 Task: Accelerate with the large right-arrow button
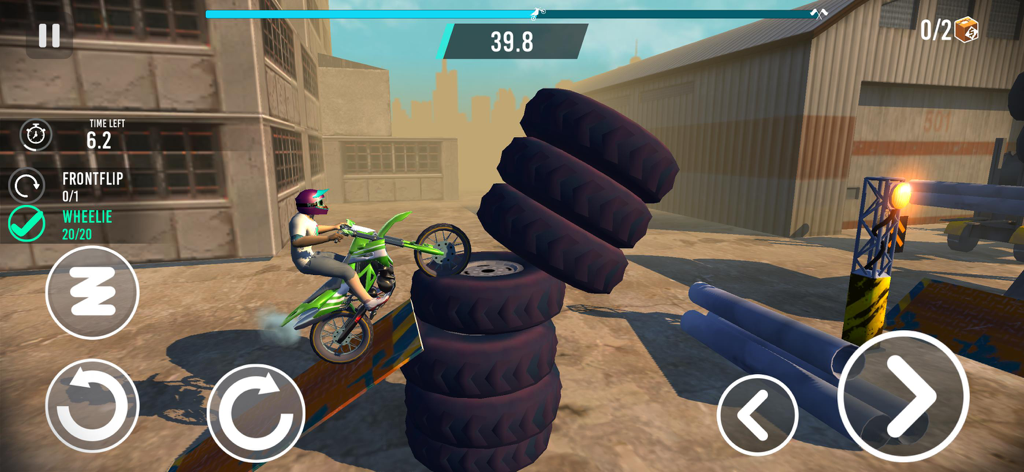coord(902,396)
